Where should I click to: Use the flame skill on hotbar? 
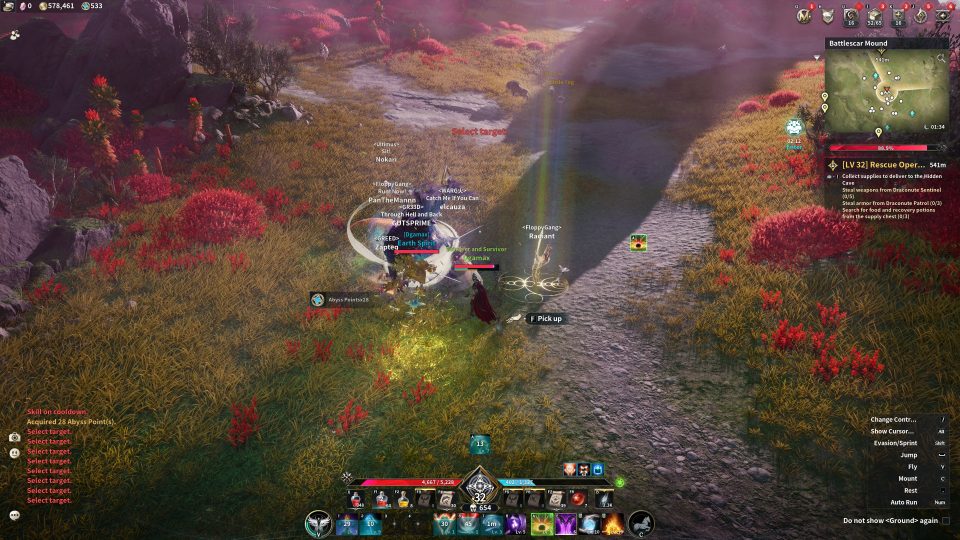click(x=613, y=522)
